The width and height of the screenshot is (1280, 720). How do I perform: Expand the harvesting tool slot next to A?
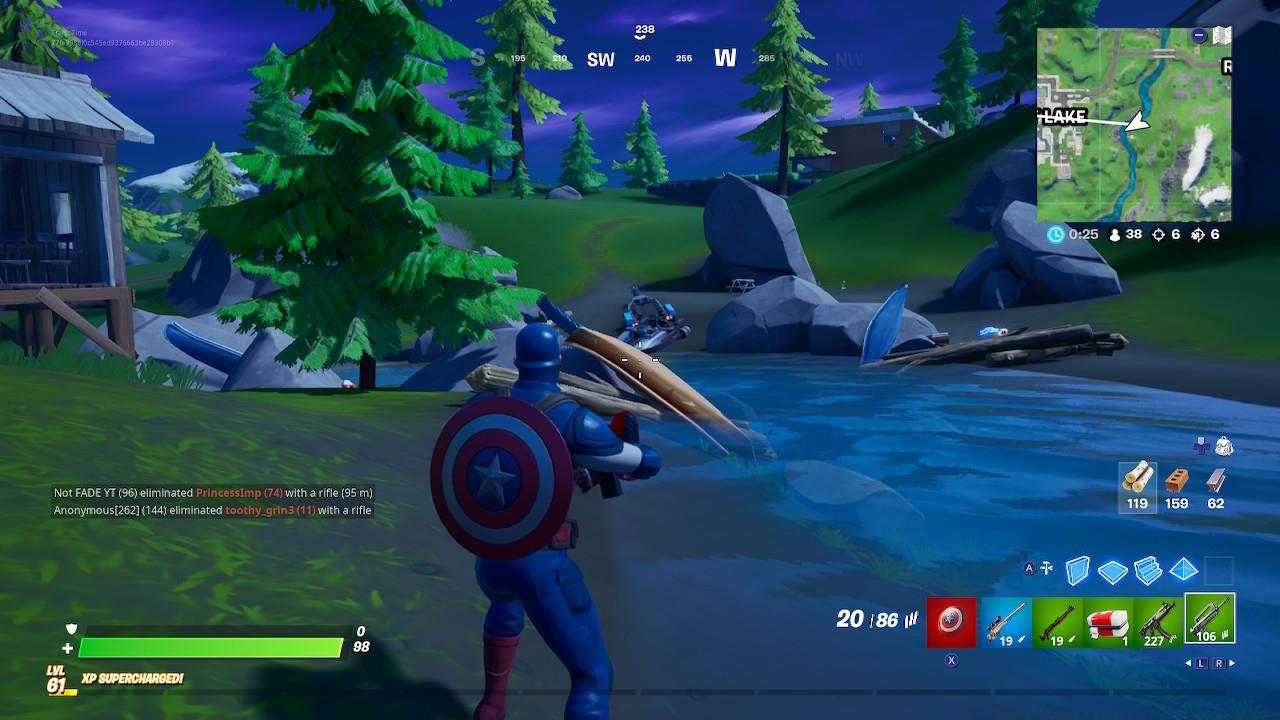pyautogui.click(x=1046, y=569)
